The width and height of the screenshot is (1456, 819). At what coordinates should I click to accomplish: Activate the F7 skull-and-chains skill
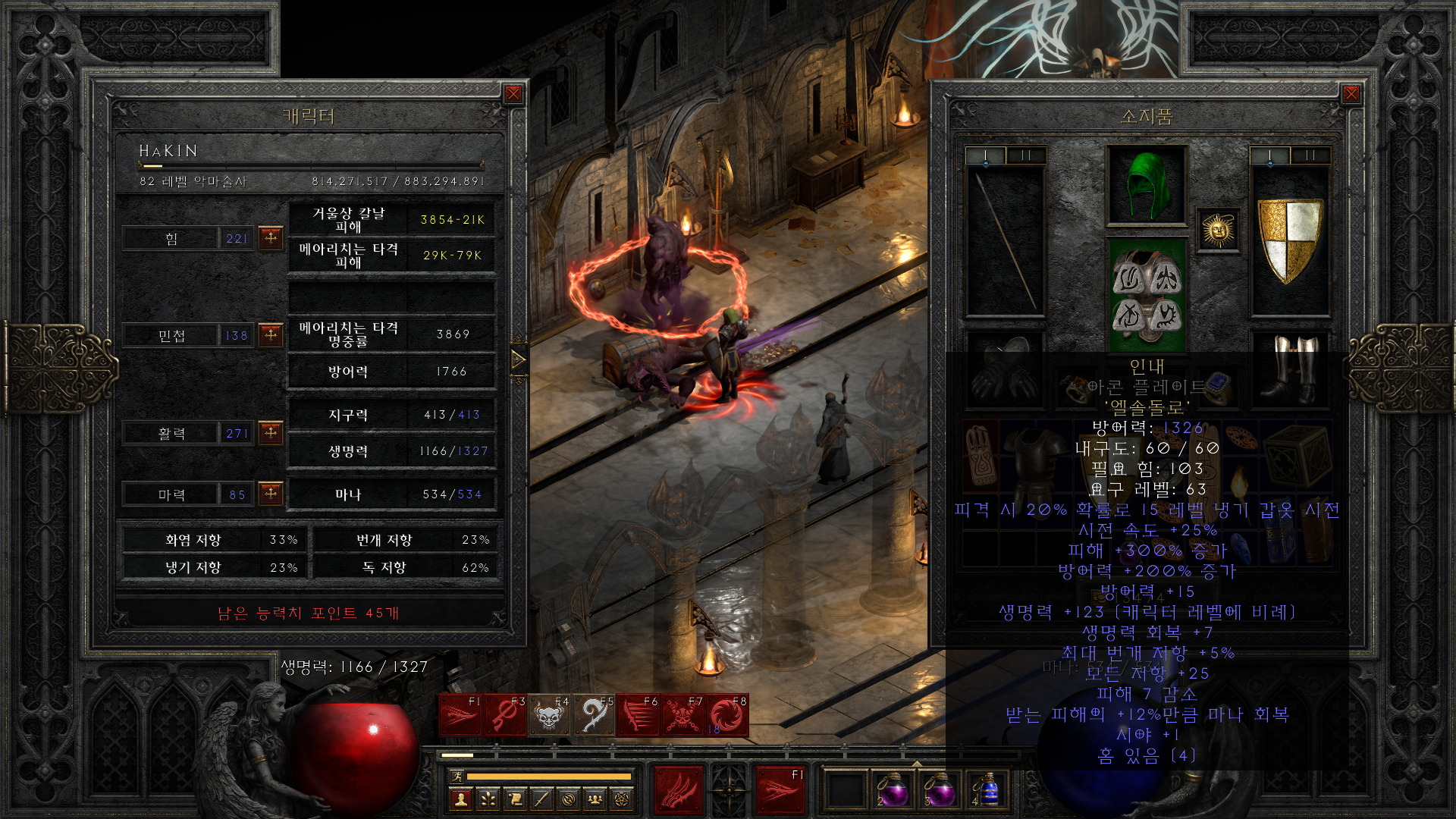pyautogui.click(x=682, y=715)
